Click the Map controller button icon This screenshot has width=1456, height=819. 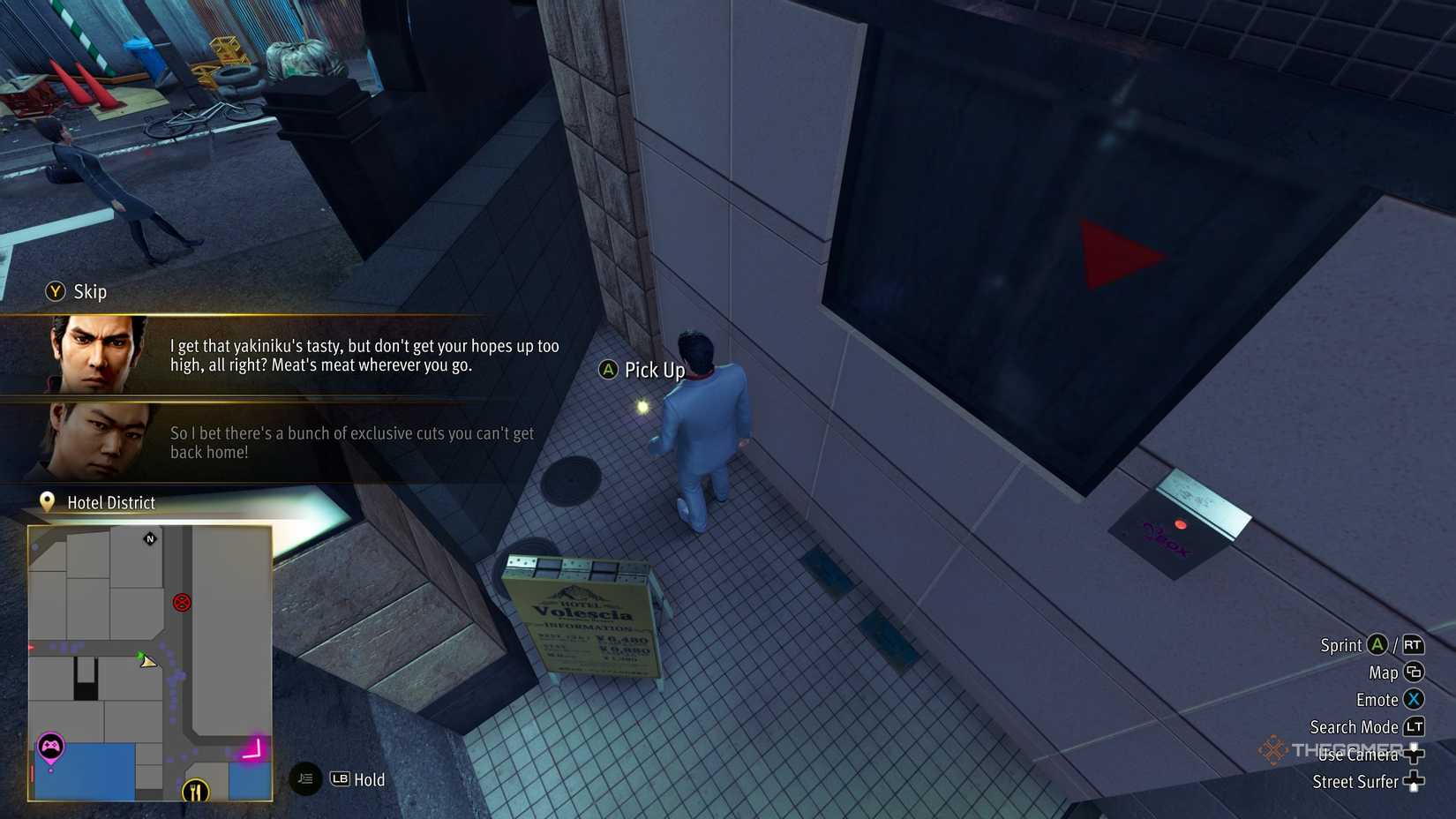pos(1413,672)
